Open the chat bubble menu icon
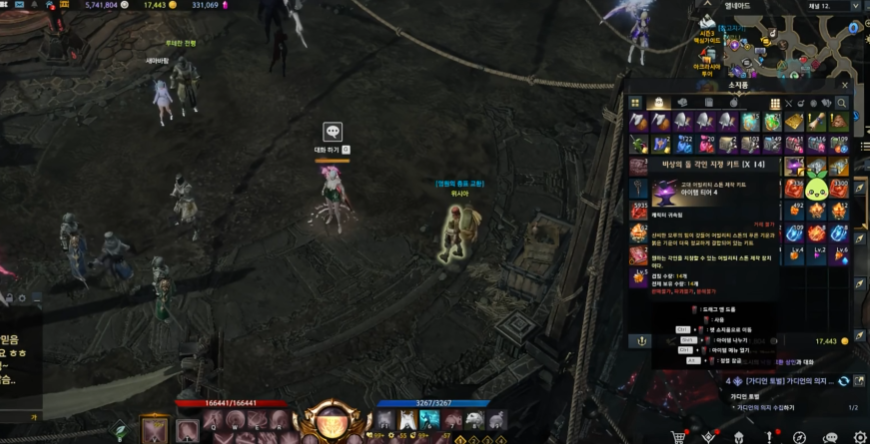This screenshot has height=444, width=870. (829, 437)
